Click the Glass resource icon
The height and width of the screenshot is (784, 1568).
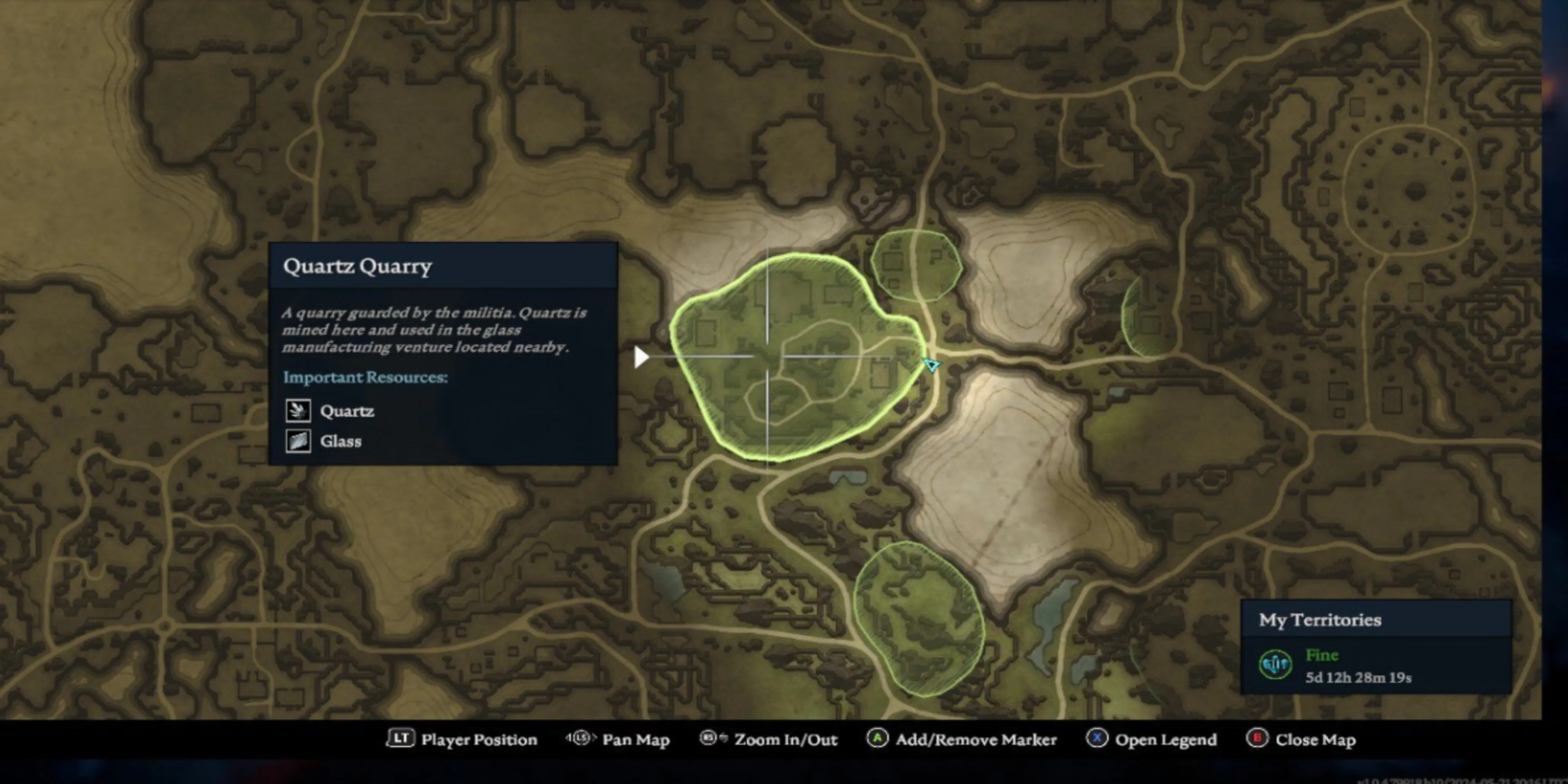click(x=298, y=441)
